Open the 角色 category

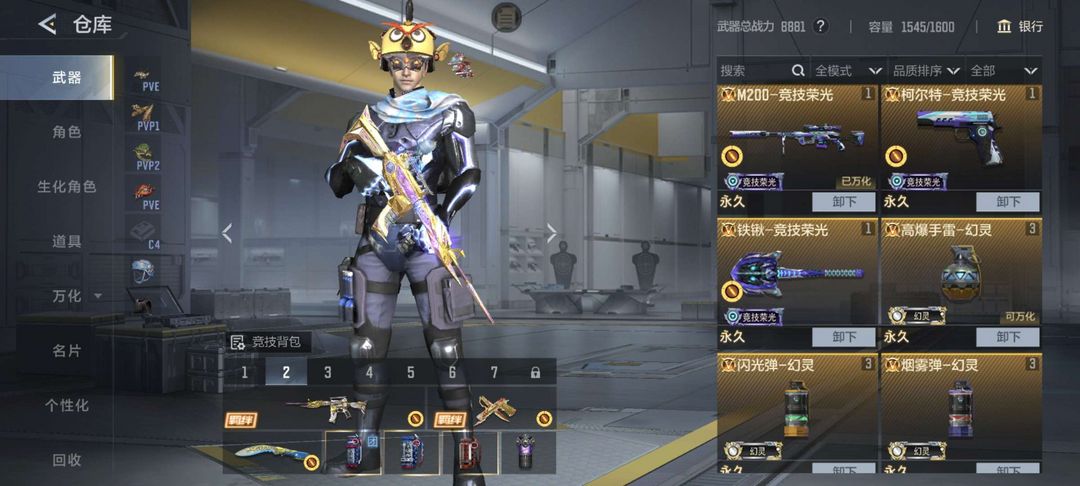[67, 132]
